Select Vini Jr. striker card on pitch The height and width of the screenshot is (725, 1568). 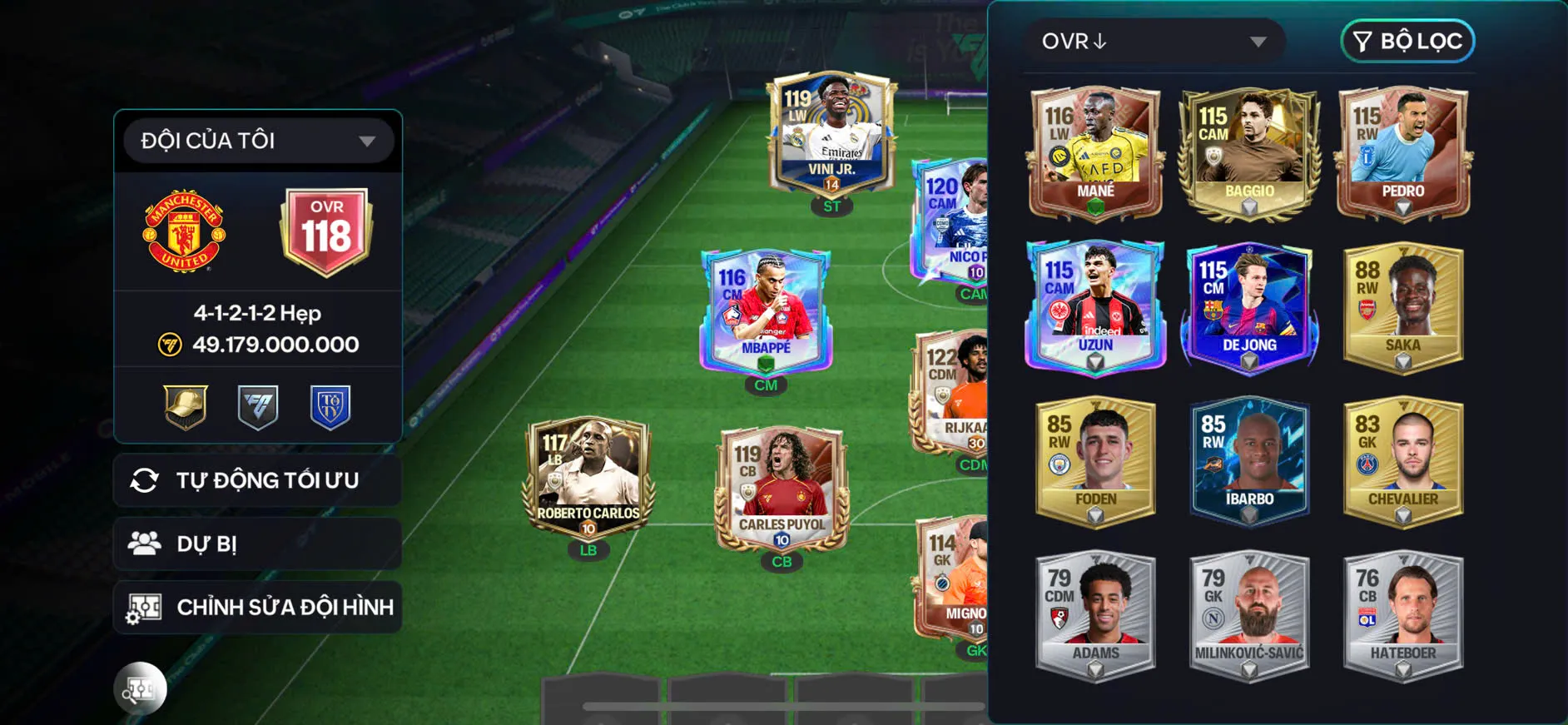(x=831, y=133)
